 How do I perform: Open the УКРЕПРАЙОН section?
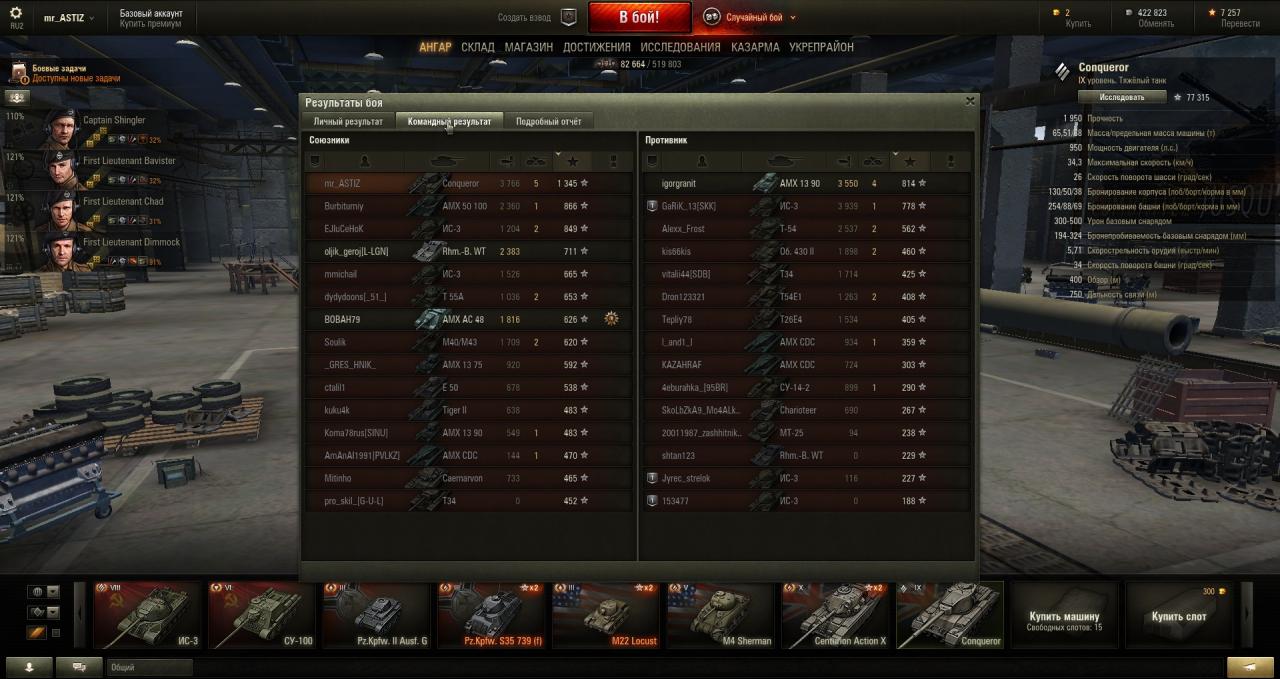point(821,47)
